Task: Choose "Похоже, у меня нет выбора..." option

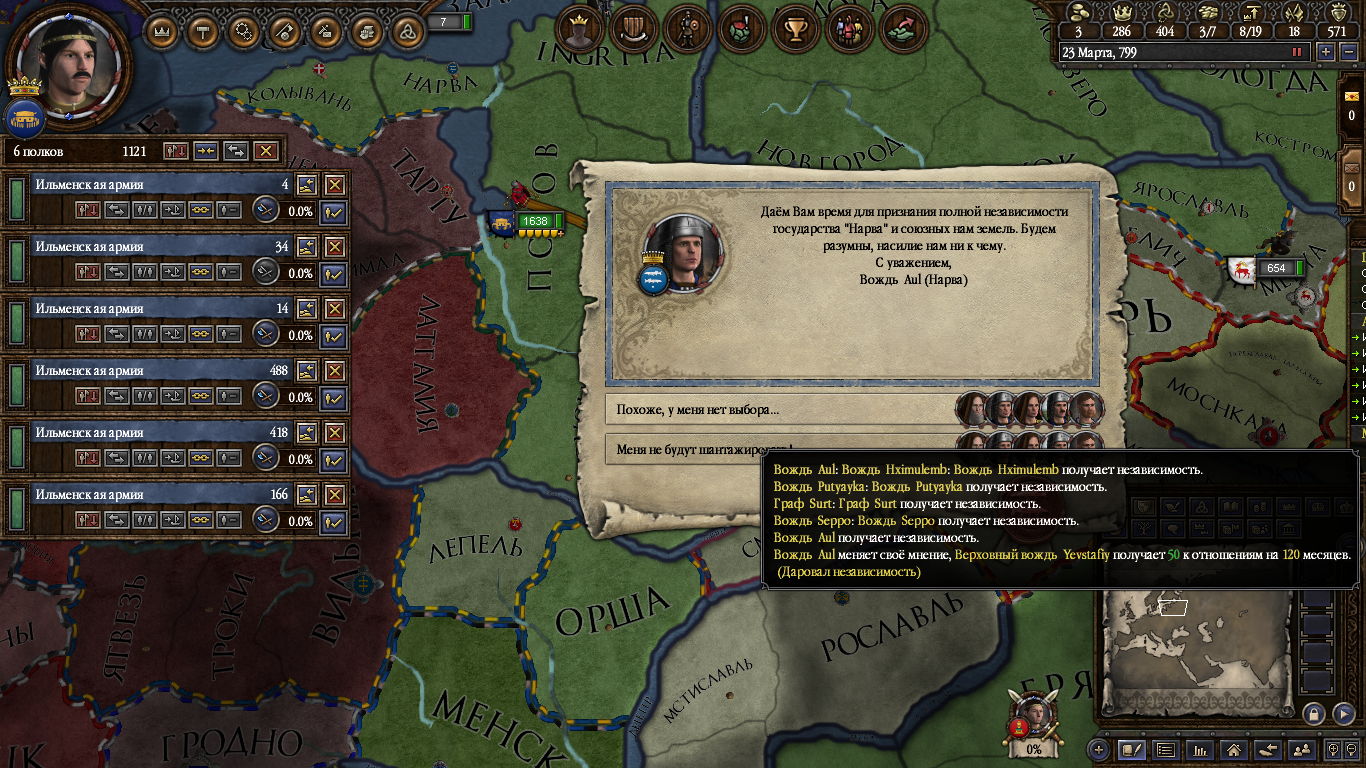Action: point(780,409)
